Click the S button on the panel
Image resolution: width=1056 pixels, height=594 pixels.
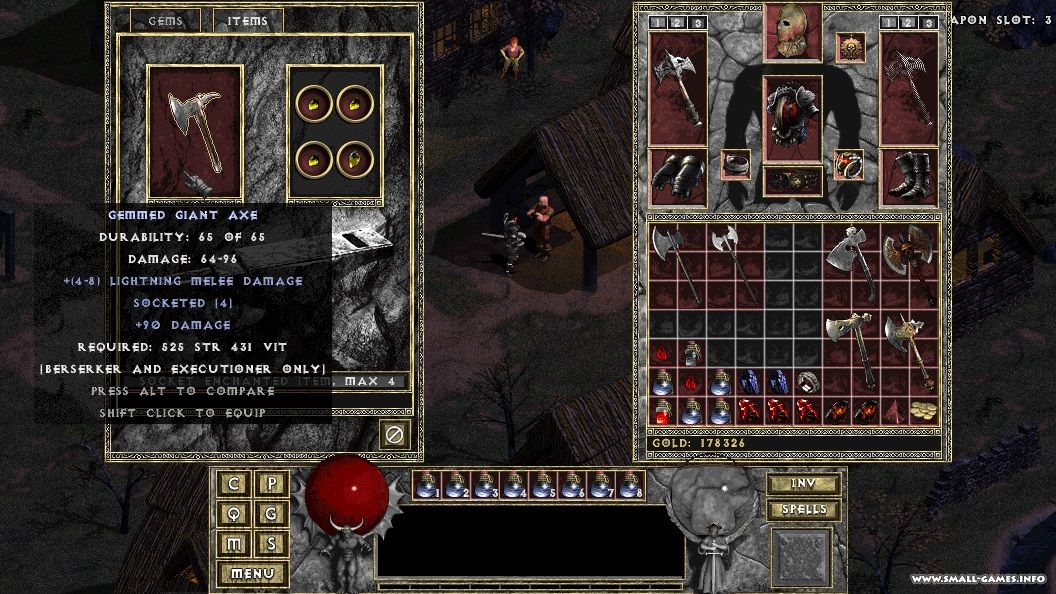tap(272, 544)
